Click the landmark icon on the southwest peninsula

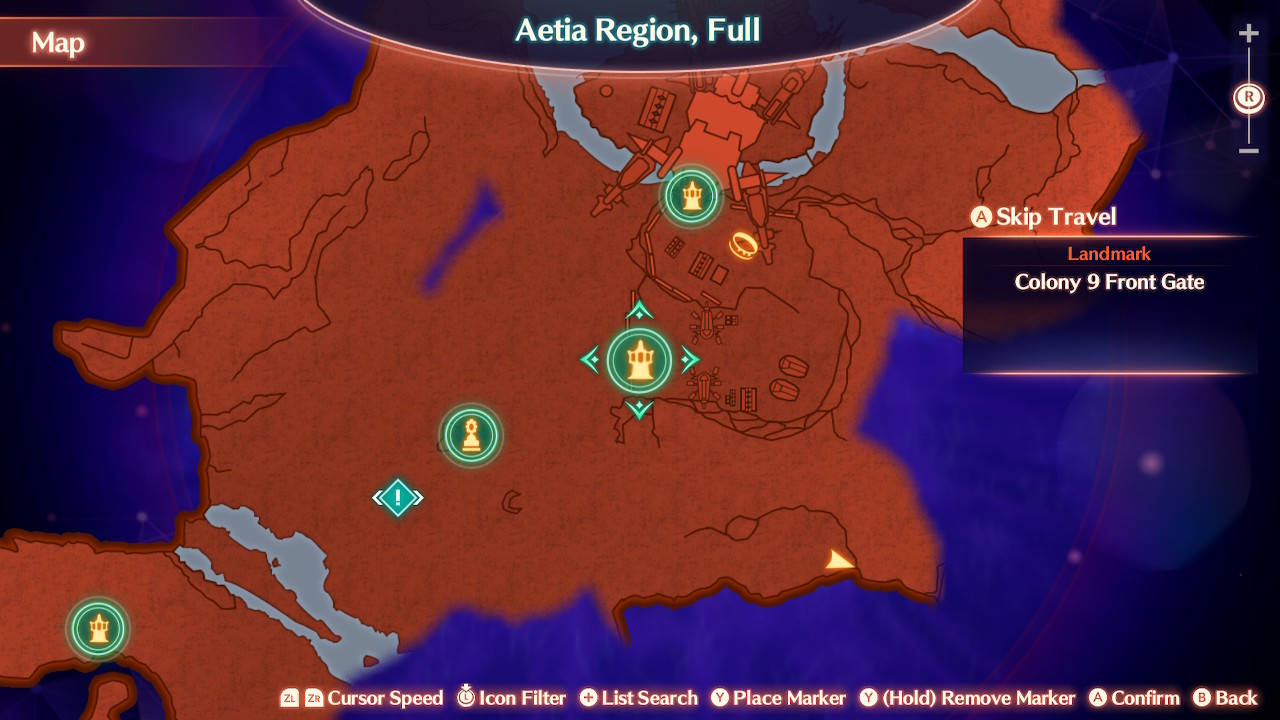click(97, 629)
